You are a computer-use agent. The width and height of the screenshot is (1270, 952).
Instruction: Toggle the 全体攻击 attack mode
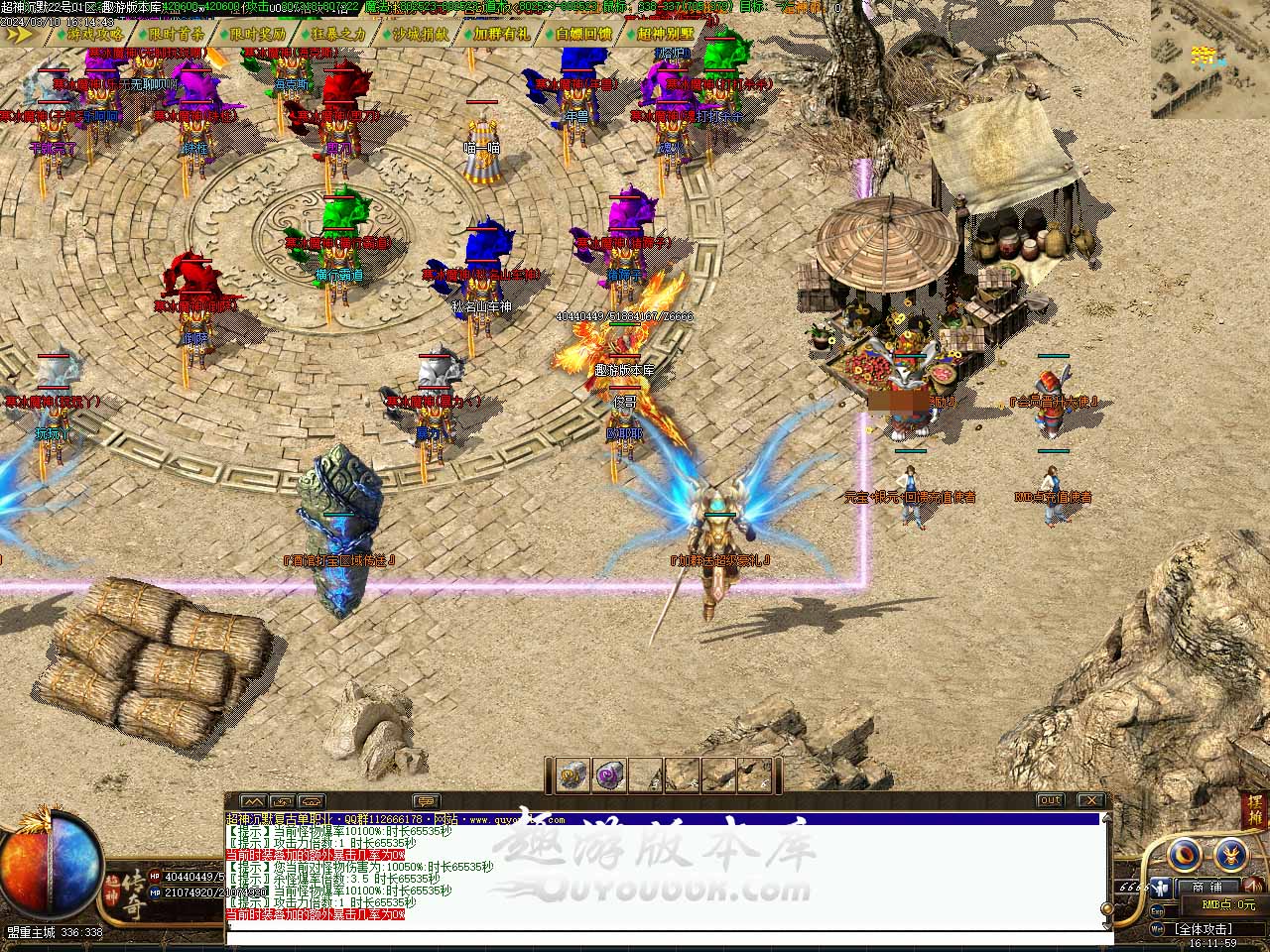(x=1203, y=929)
